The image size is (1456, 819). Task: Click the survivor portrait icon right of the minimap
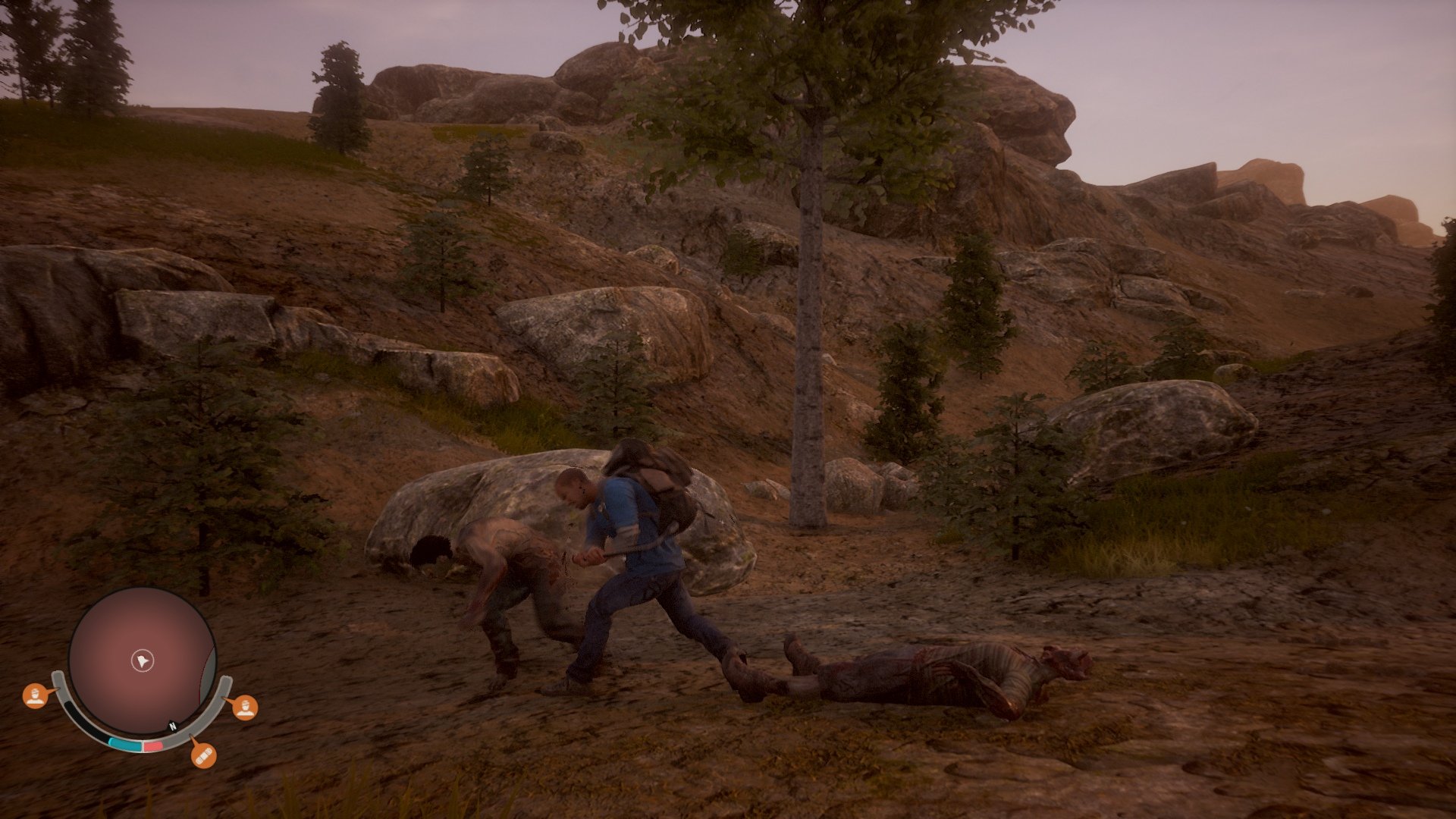[246, 708]
